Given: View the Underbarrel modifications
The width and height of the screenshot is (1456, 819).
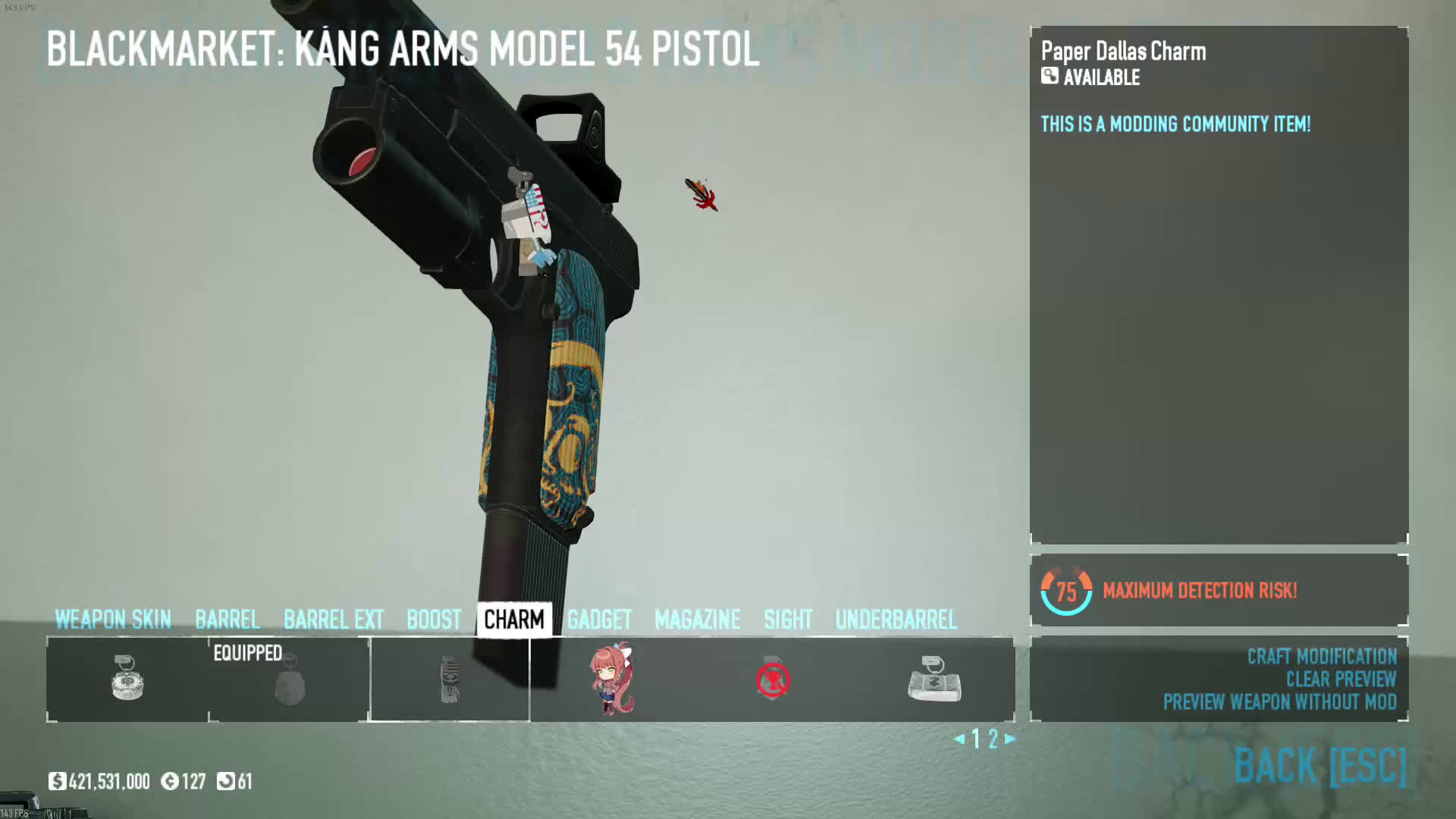Looking at the screenshot, I should coord(896,620).
